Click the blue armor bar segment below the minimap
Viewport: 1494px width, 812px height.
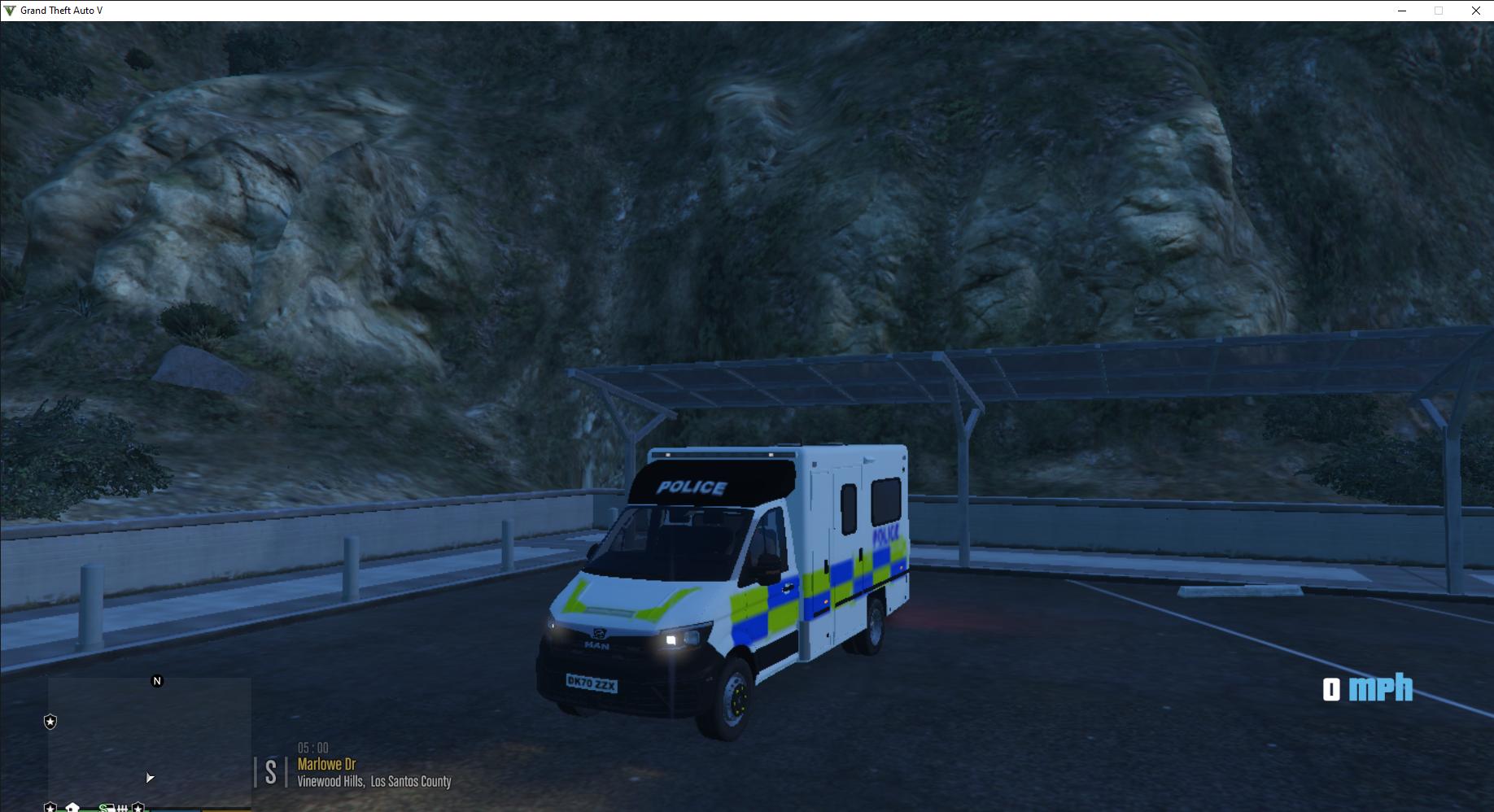175,810
